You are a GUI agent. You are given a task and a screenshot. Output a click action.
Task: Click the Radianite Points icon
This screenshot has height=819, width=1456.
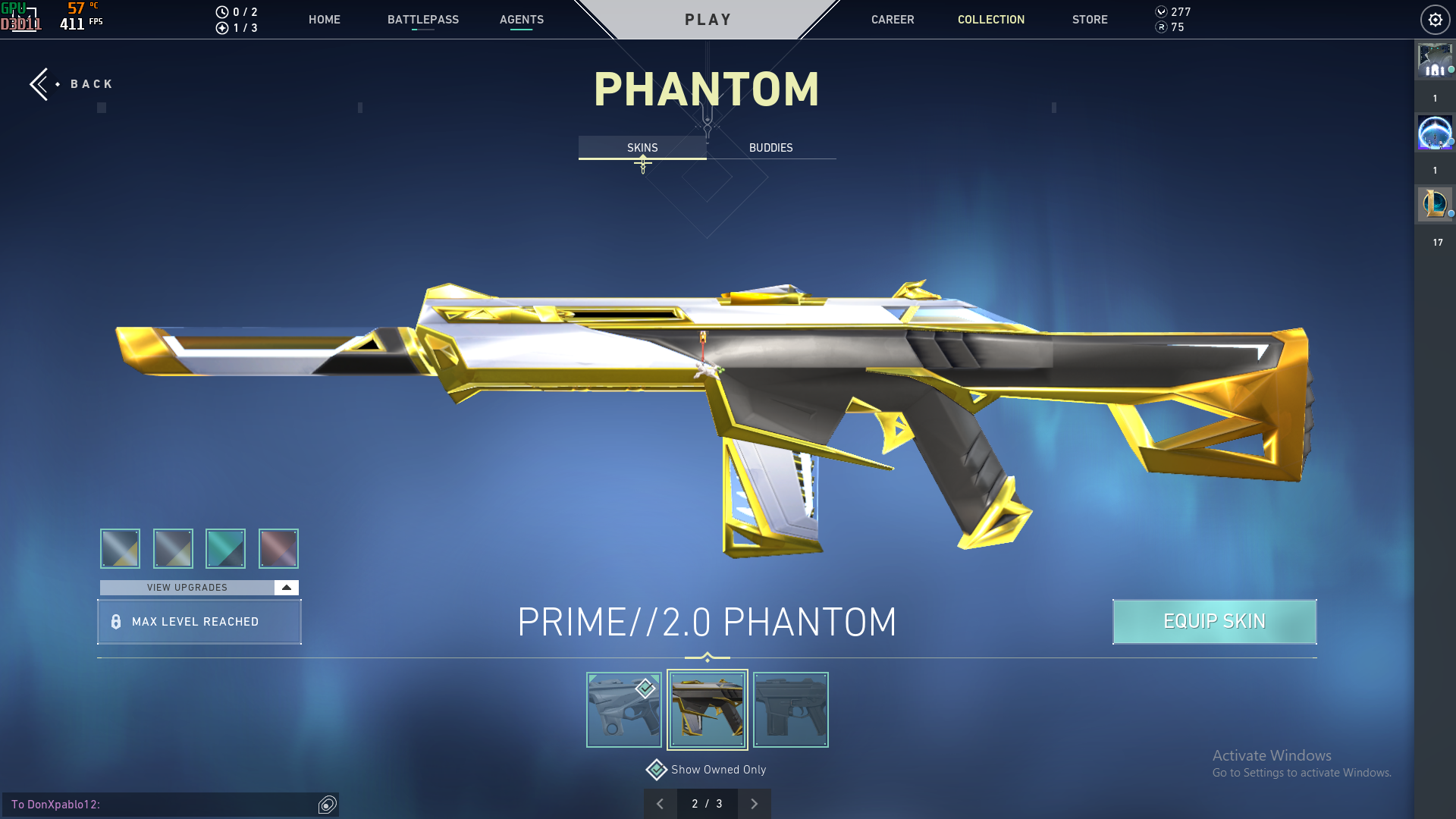pyautogui.click(x=1161, y=29)
